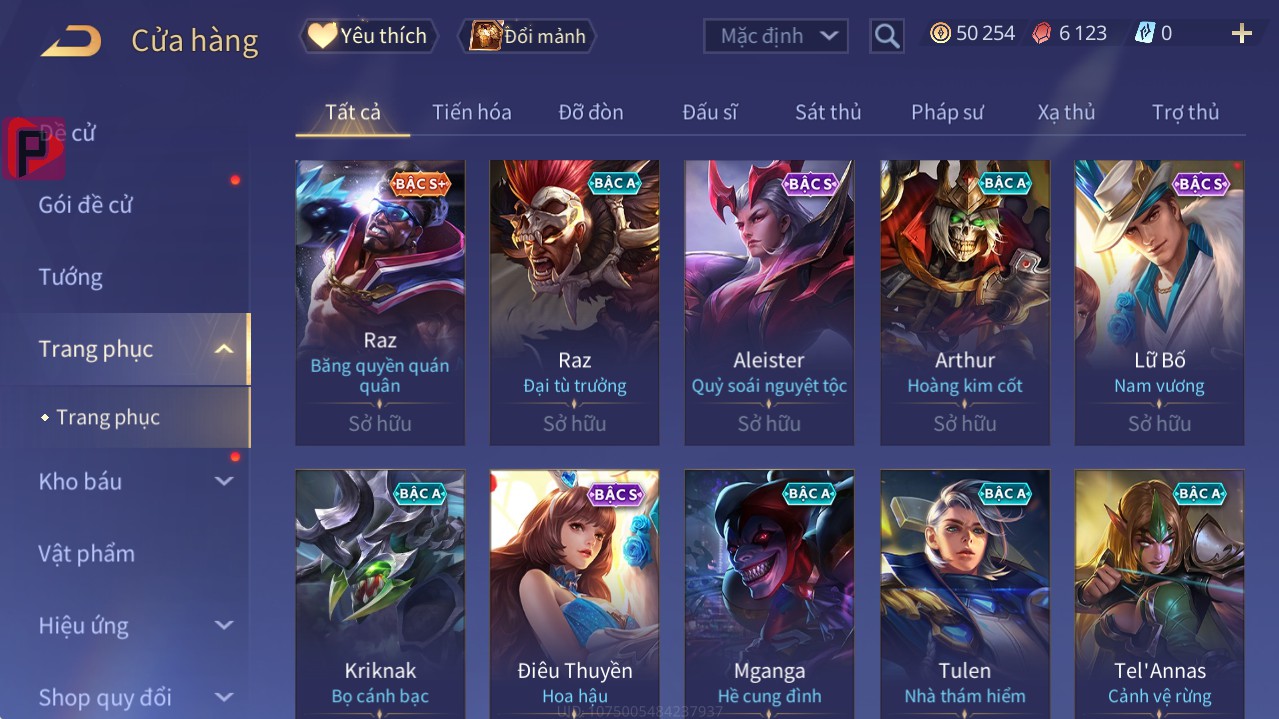
Task: Click the magnifying glass search button
Action: point(886,36)
